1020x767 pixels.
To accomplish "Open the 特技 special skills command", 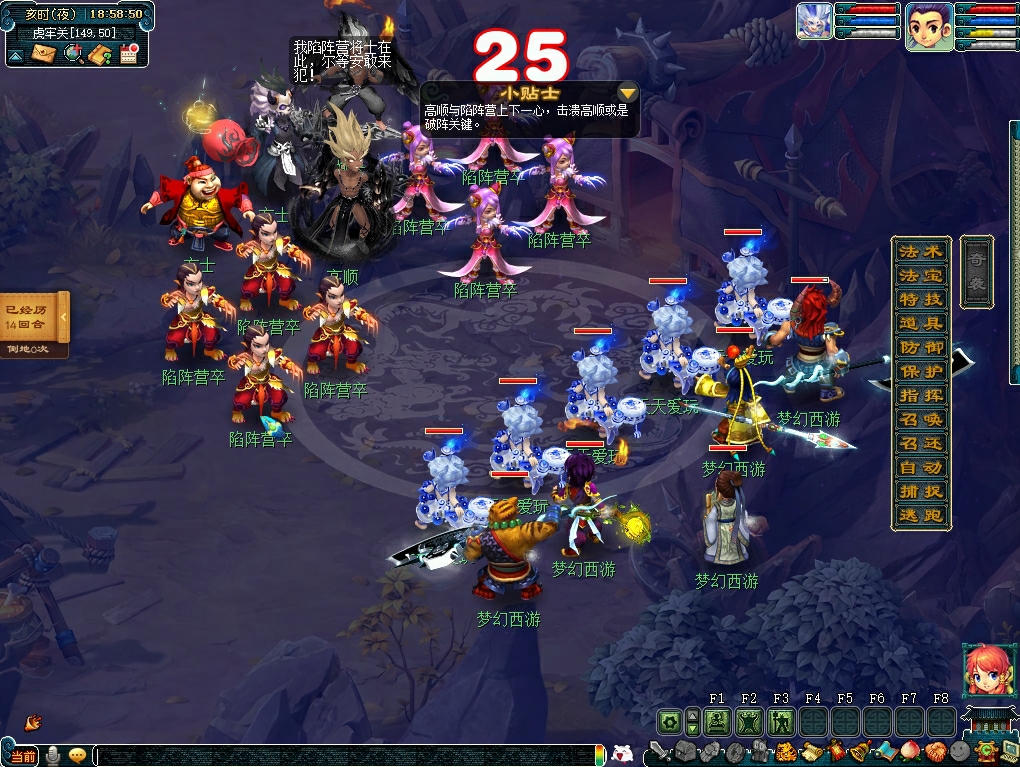I will pos(921,300).
